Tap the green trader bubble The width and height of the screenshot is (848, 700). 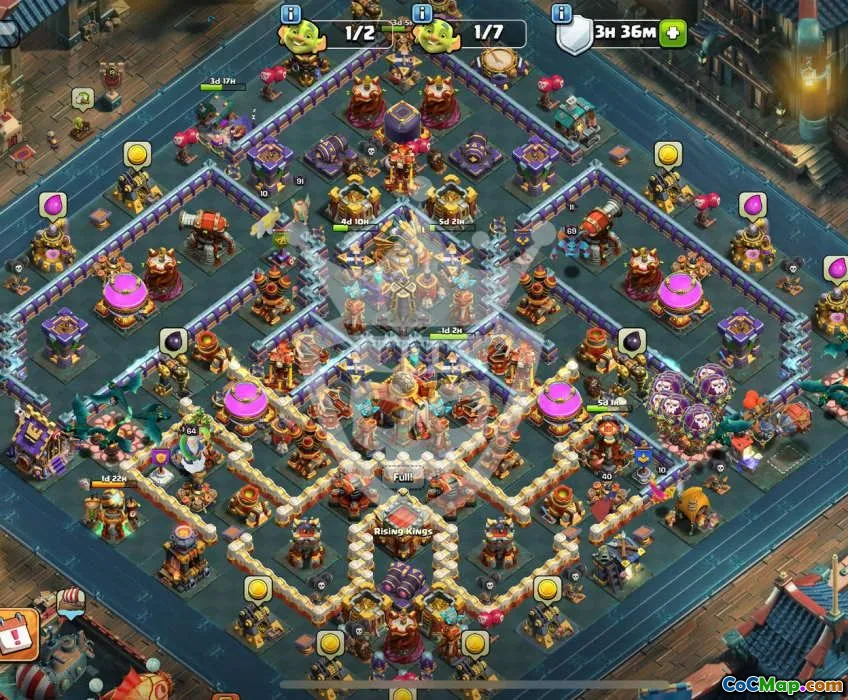[82, 98]
